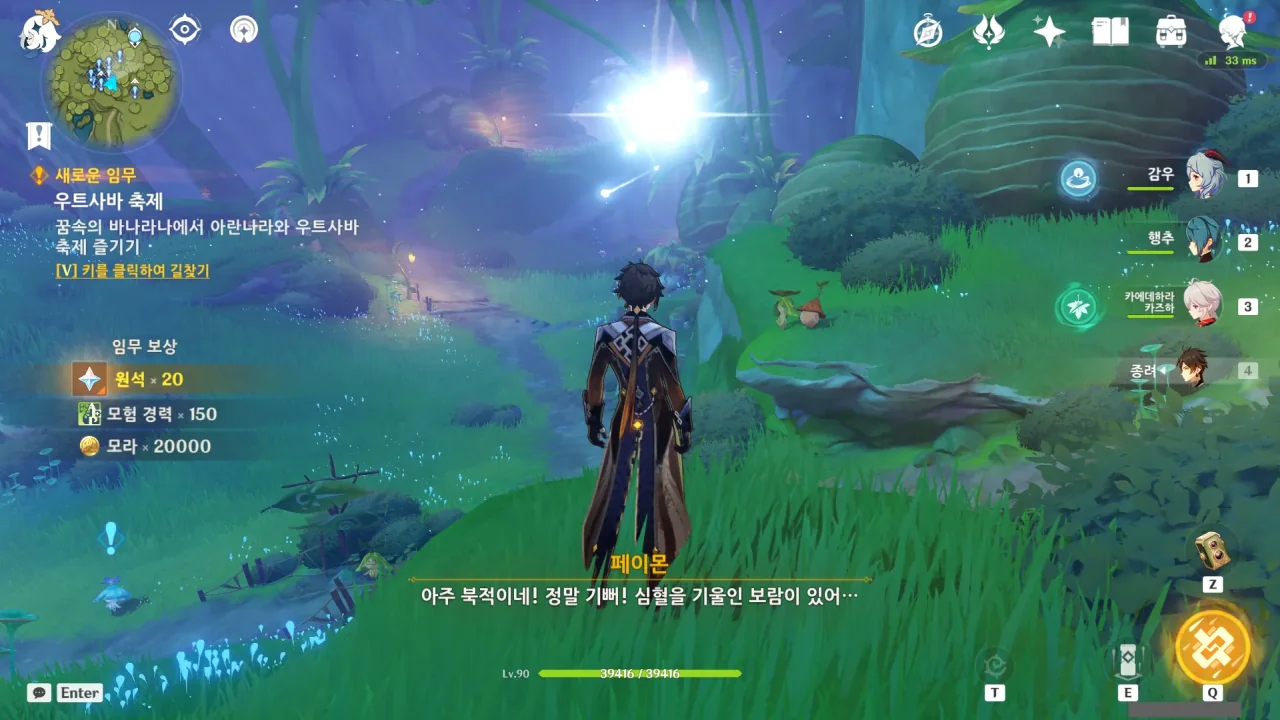Open the quest navigation bookmark icon
The width and height of the screenshot is (1280, 720).
(39, 135)
